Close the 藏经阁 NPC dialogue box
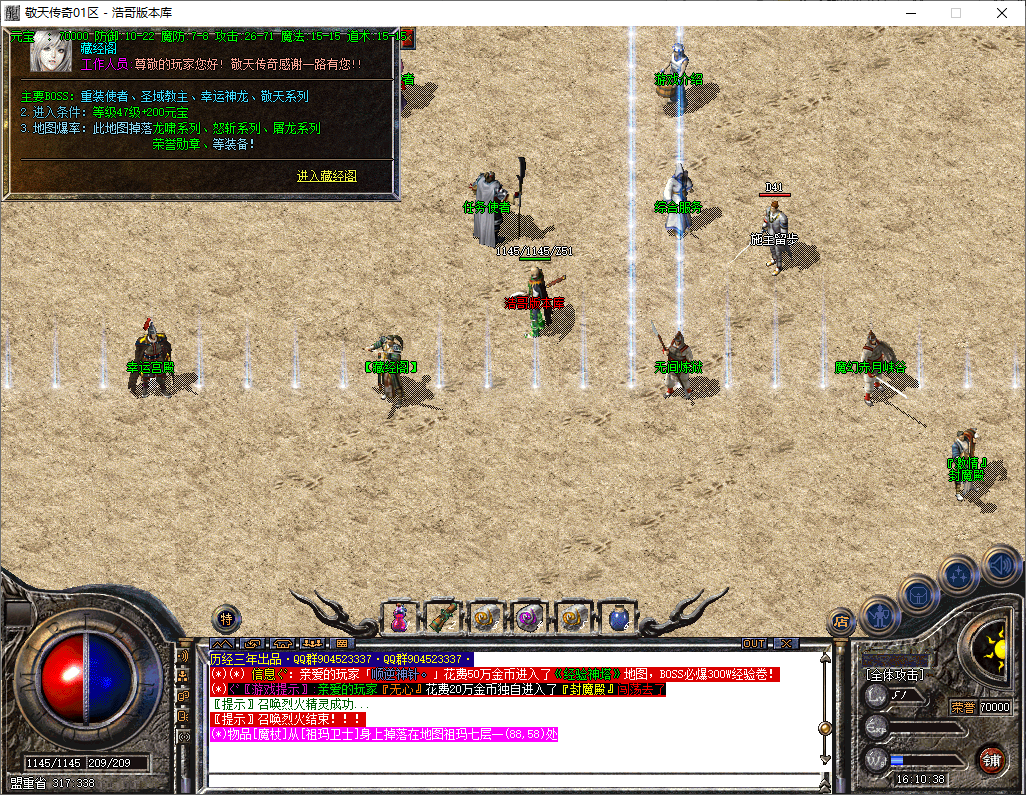This screenshot has width=1026, height=795. (407, 38)
